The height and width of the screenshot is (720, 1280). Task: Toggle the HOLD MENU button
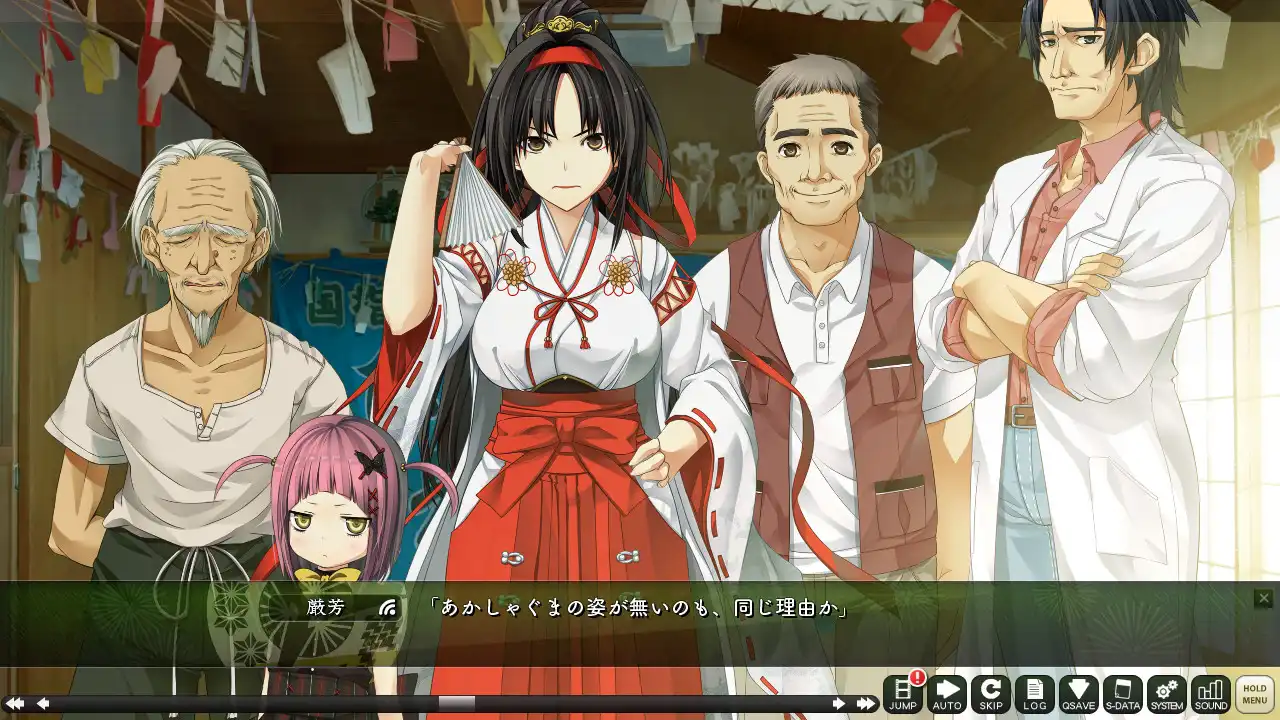[x=1255, y=694]
